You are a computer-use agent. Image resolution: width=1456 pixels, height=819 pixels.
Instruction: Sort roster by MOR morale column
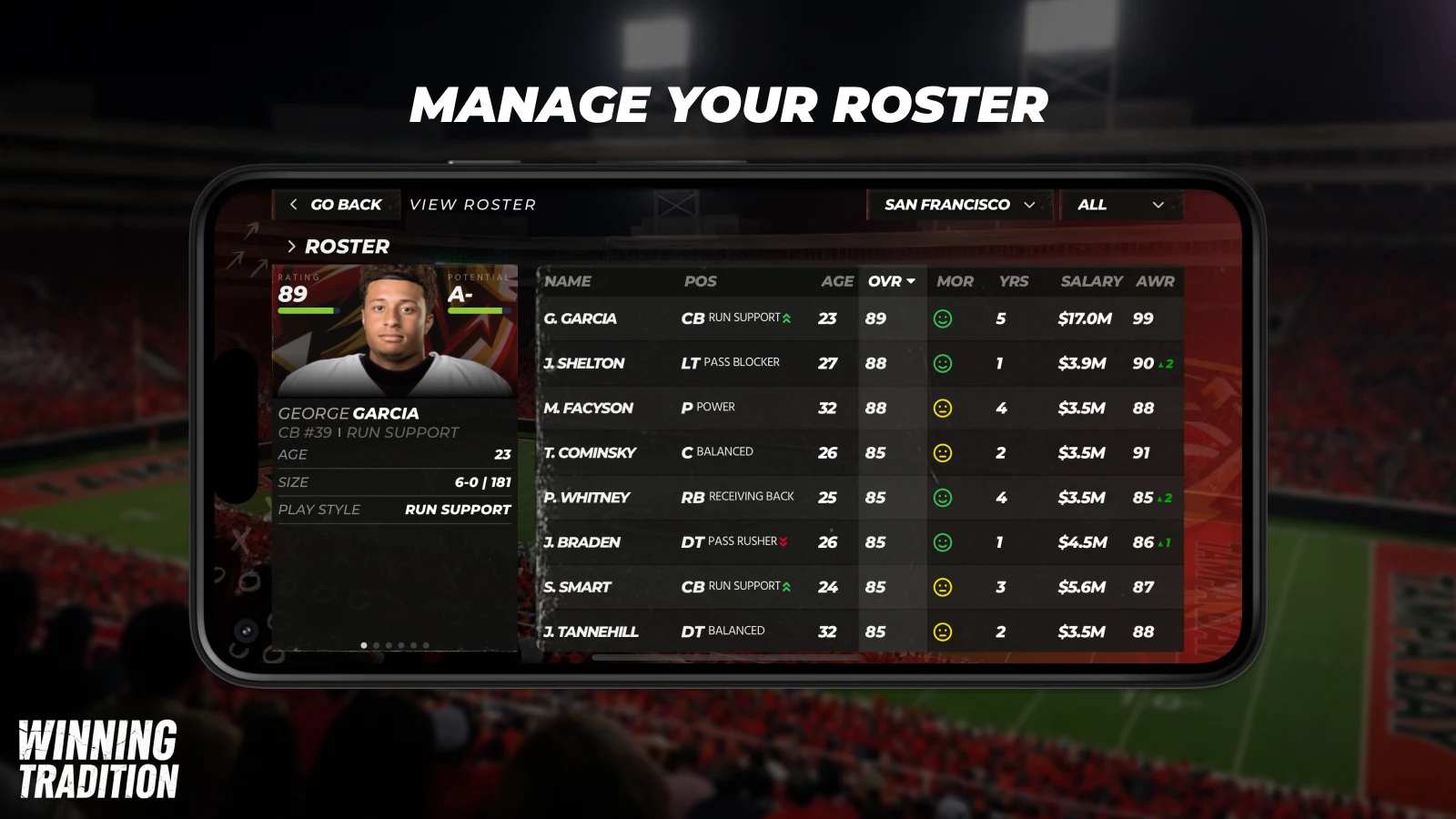click(x=955, y=281)
